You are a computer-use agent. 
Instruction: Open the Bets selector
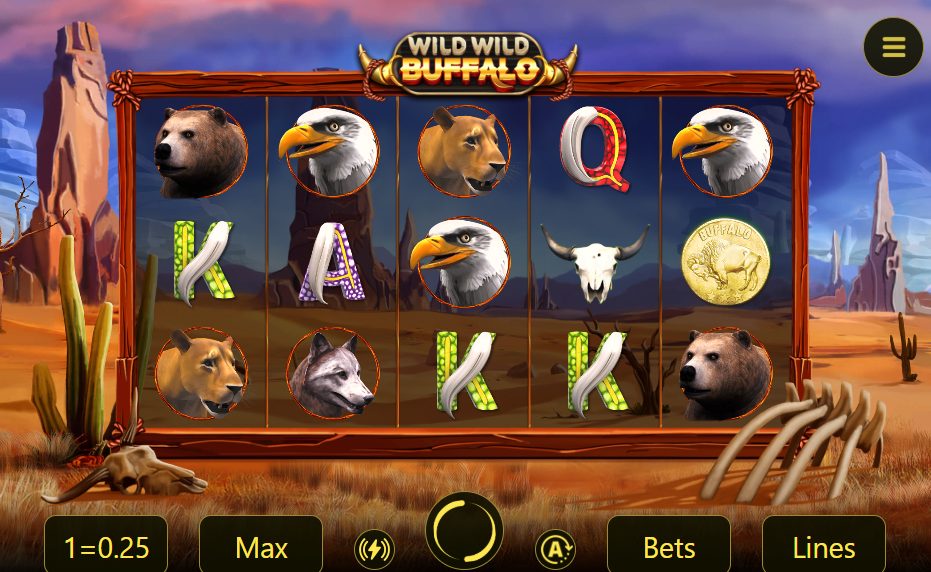pos(669,547)
